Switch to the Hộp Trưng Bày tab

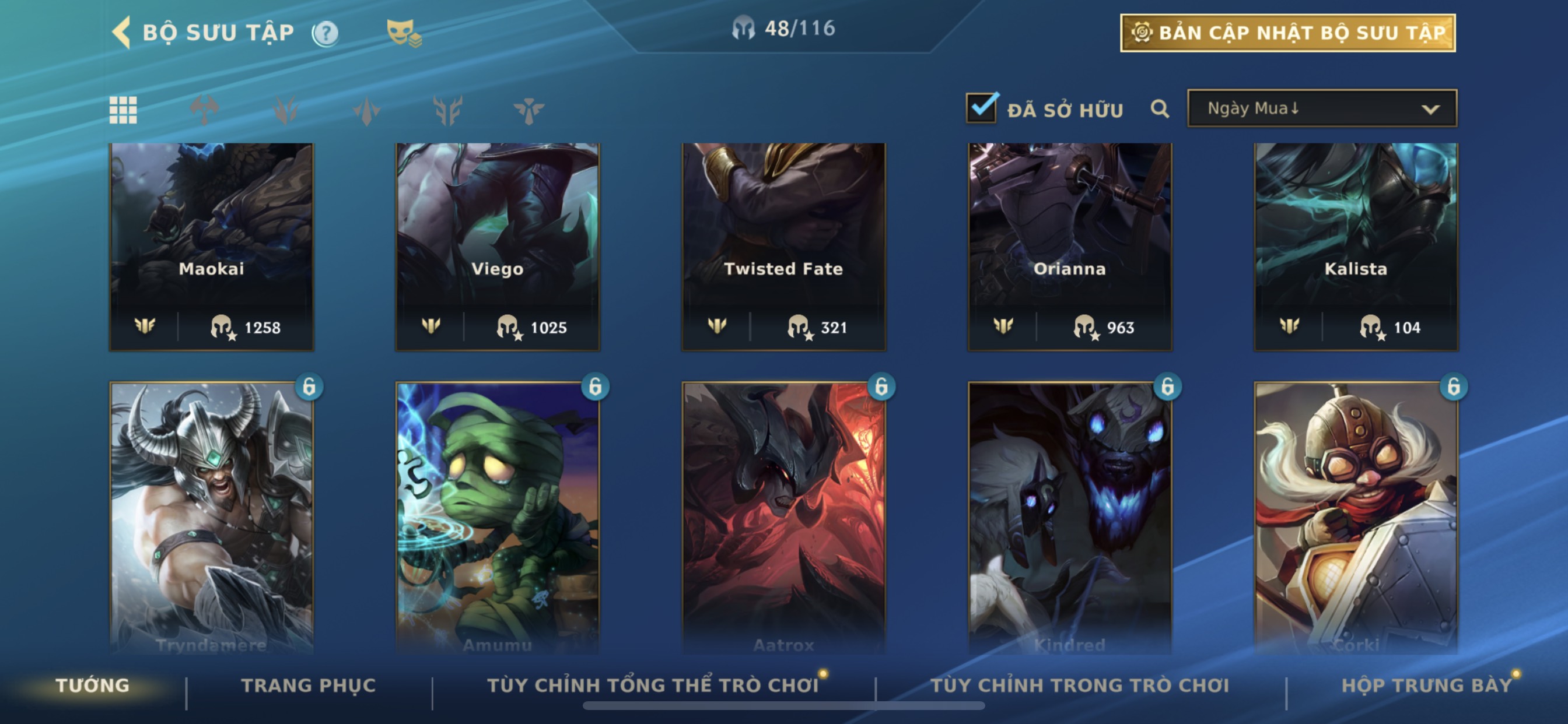pyautogui.click(x=1426, y=685)
